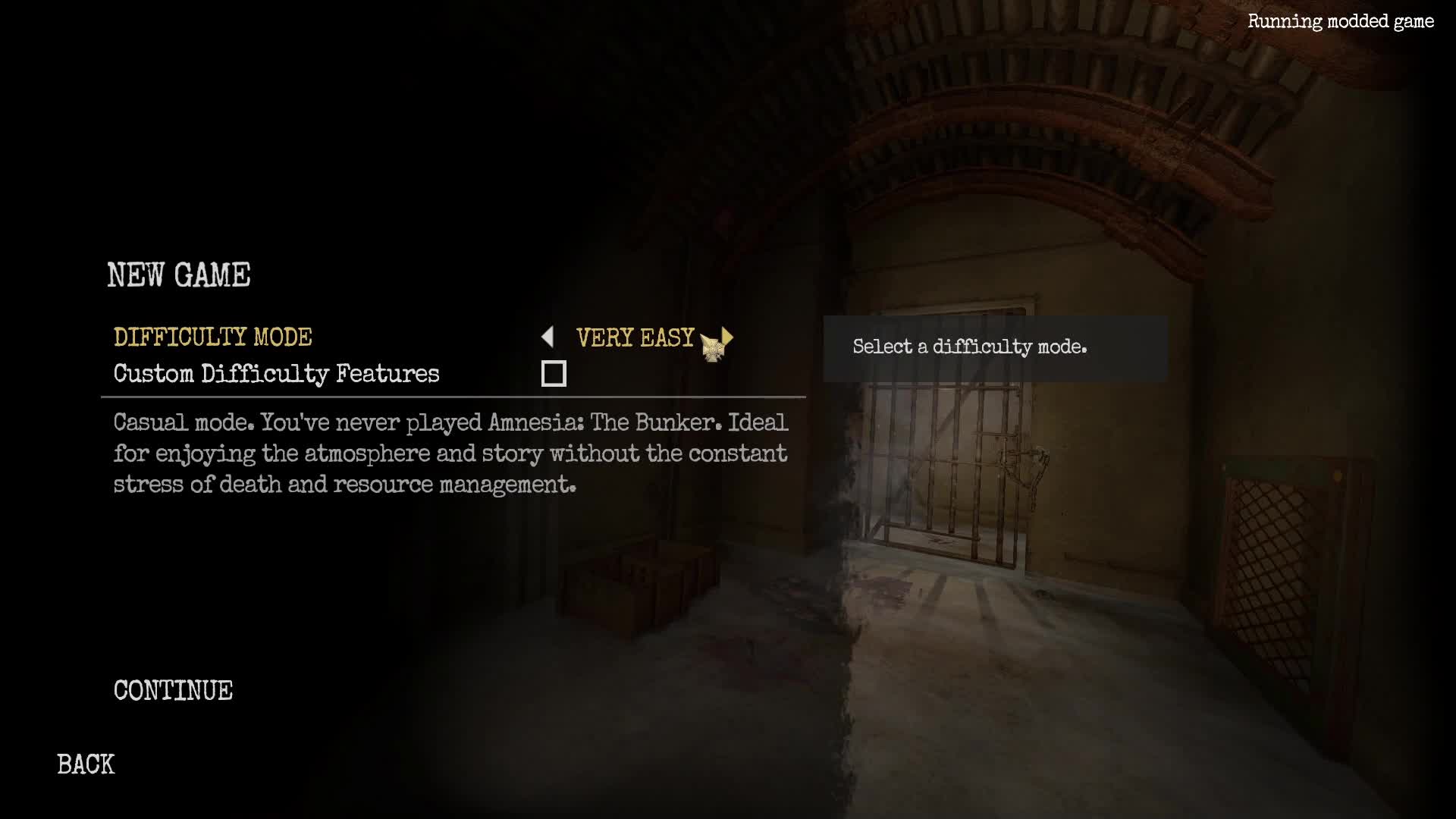The width and height of the screenshot is (1456, 819).
Task: Select the VERY EASY difficulty label
Action: click(635, 337)
